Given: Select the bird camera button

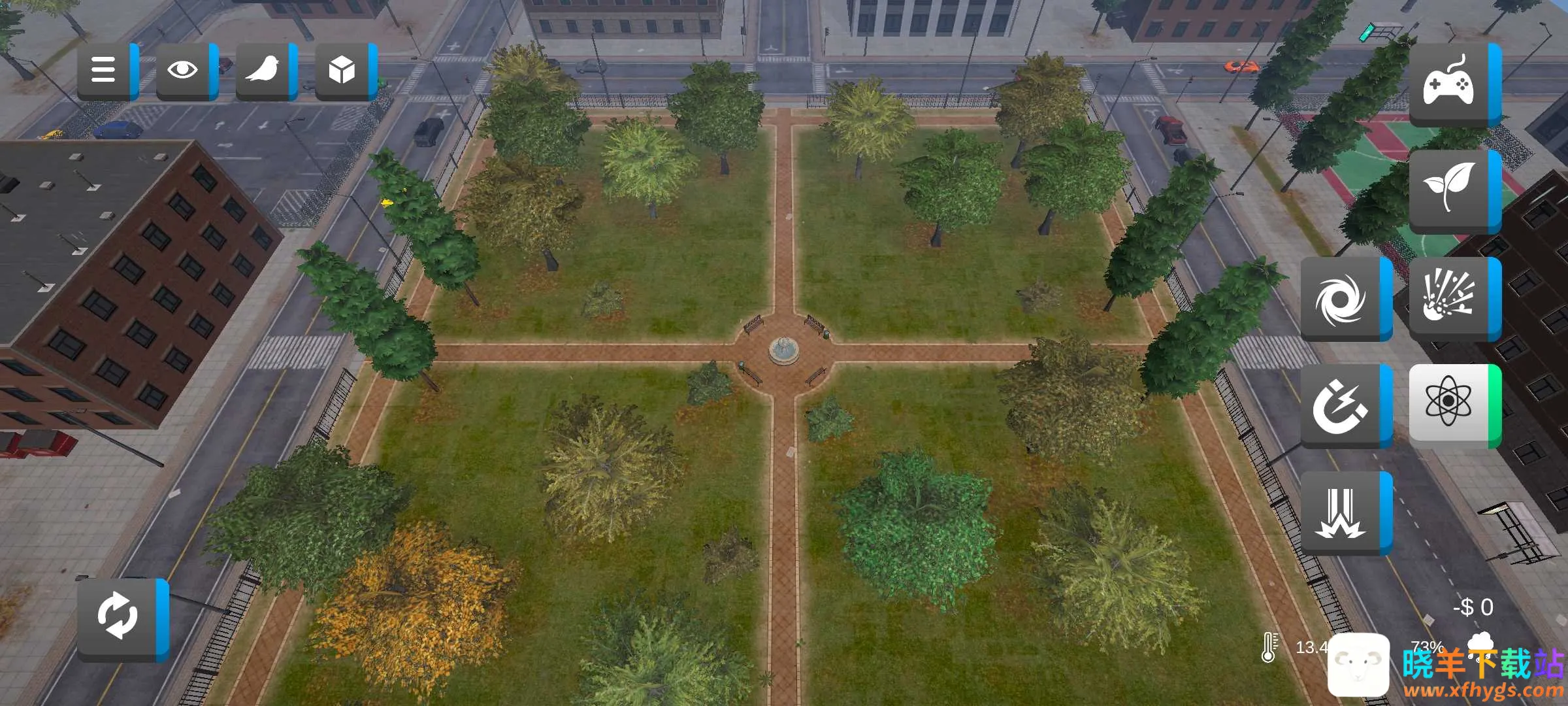Looking at the screenshot, I should (263, 71).
